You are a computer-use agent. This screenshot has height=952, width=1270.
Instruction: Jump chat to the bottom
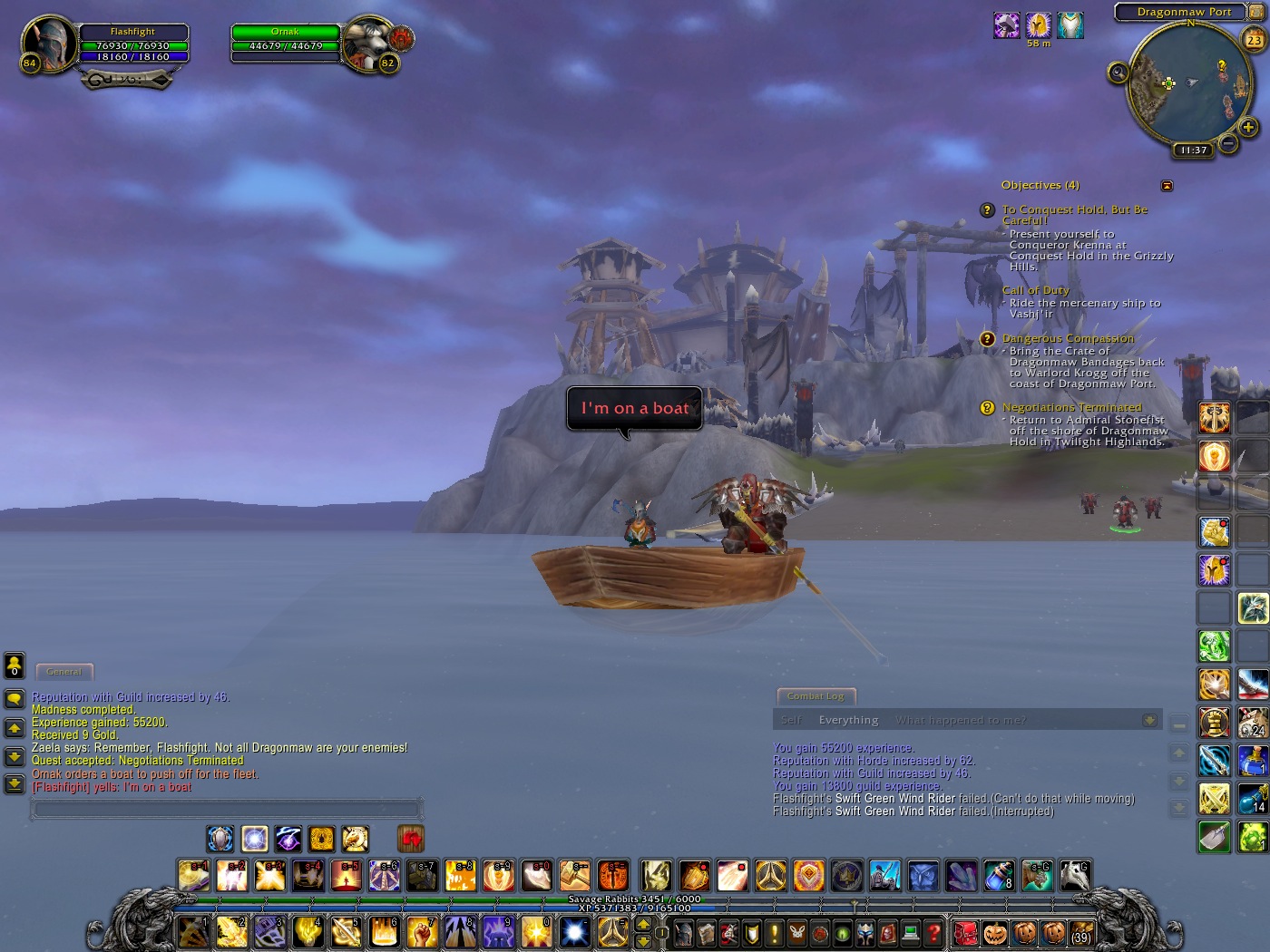[15, 784]
